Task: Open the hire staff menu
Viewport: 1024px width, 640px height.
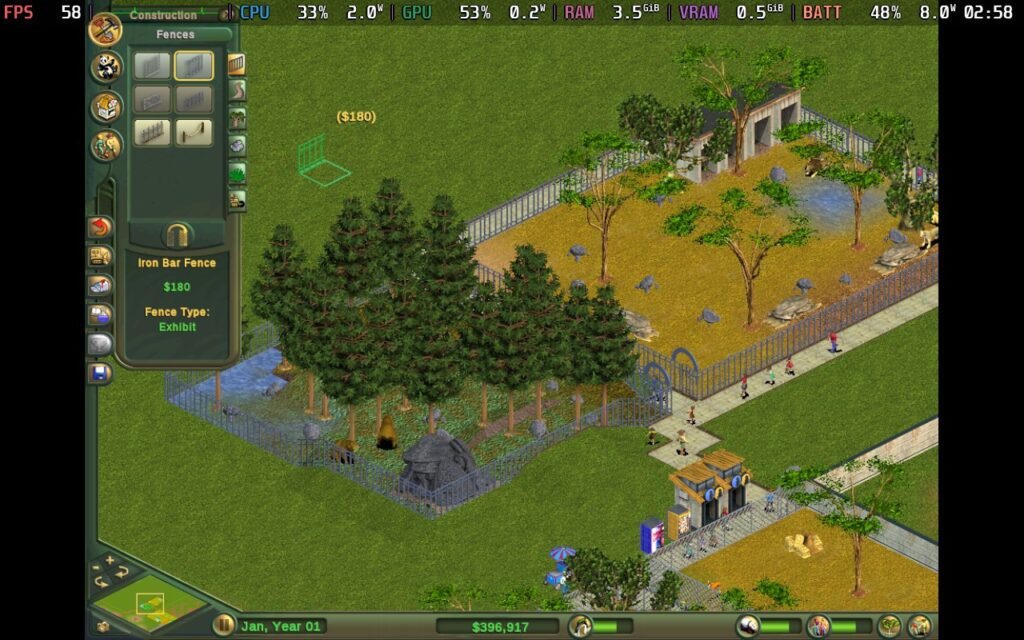Action: [106, 145]
